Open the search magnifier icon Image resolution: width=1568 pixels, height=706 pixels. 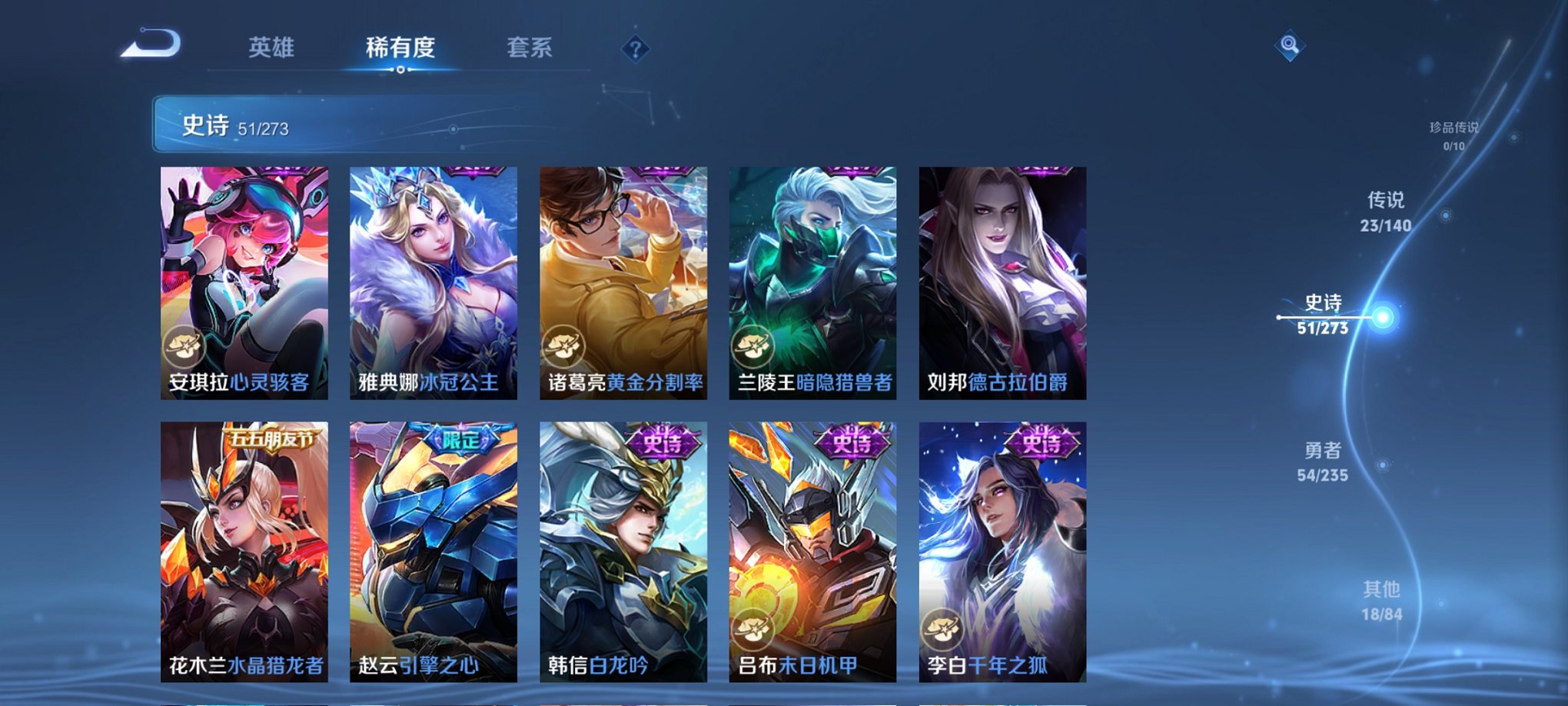pyautogui.click(x=1288, y=44)
